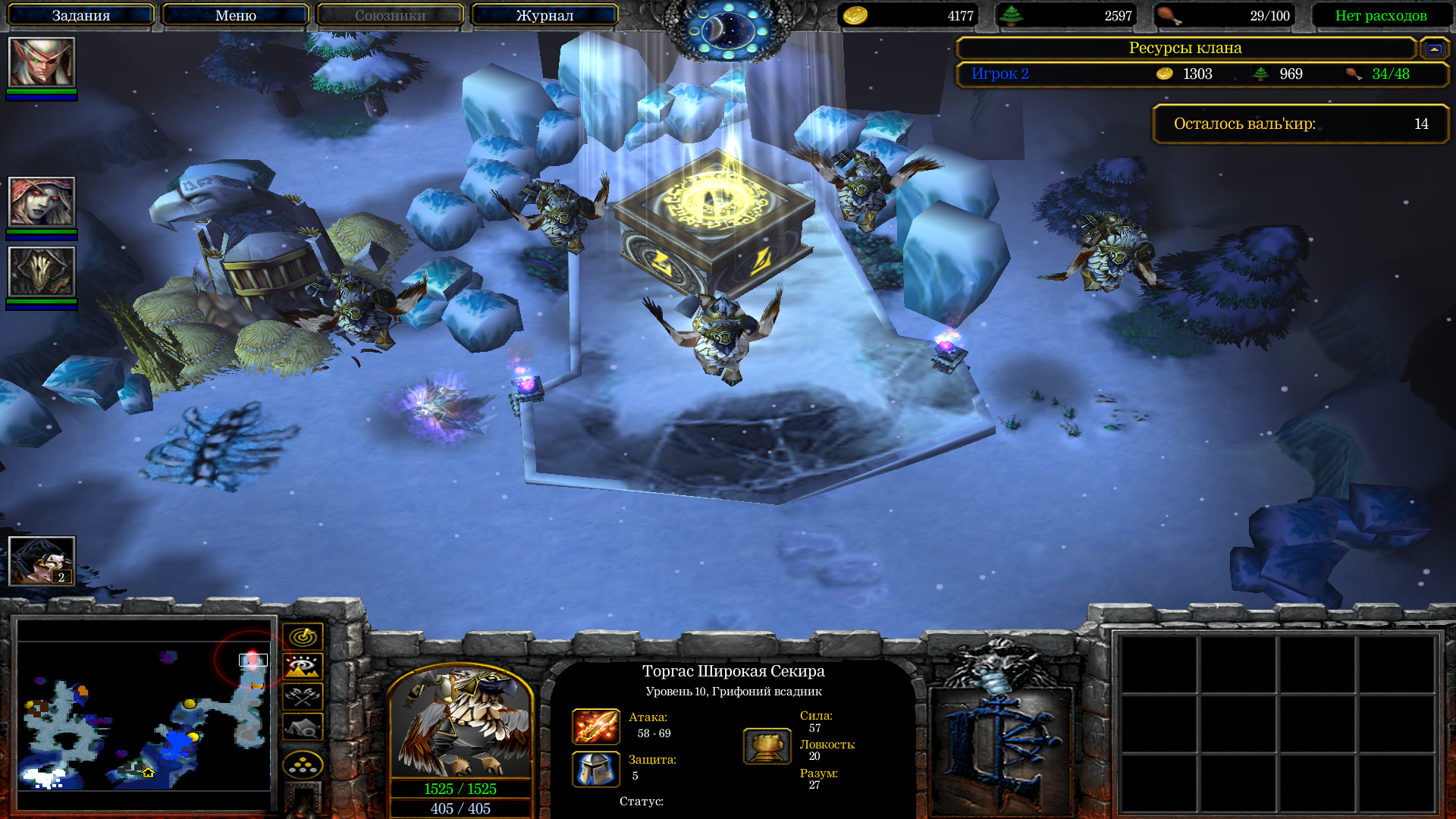This screenshot has height=819, width=1456.
Task: Open the Журнал log
Action: point(544,15)
